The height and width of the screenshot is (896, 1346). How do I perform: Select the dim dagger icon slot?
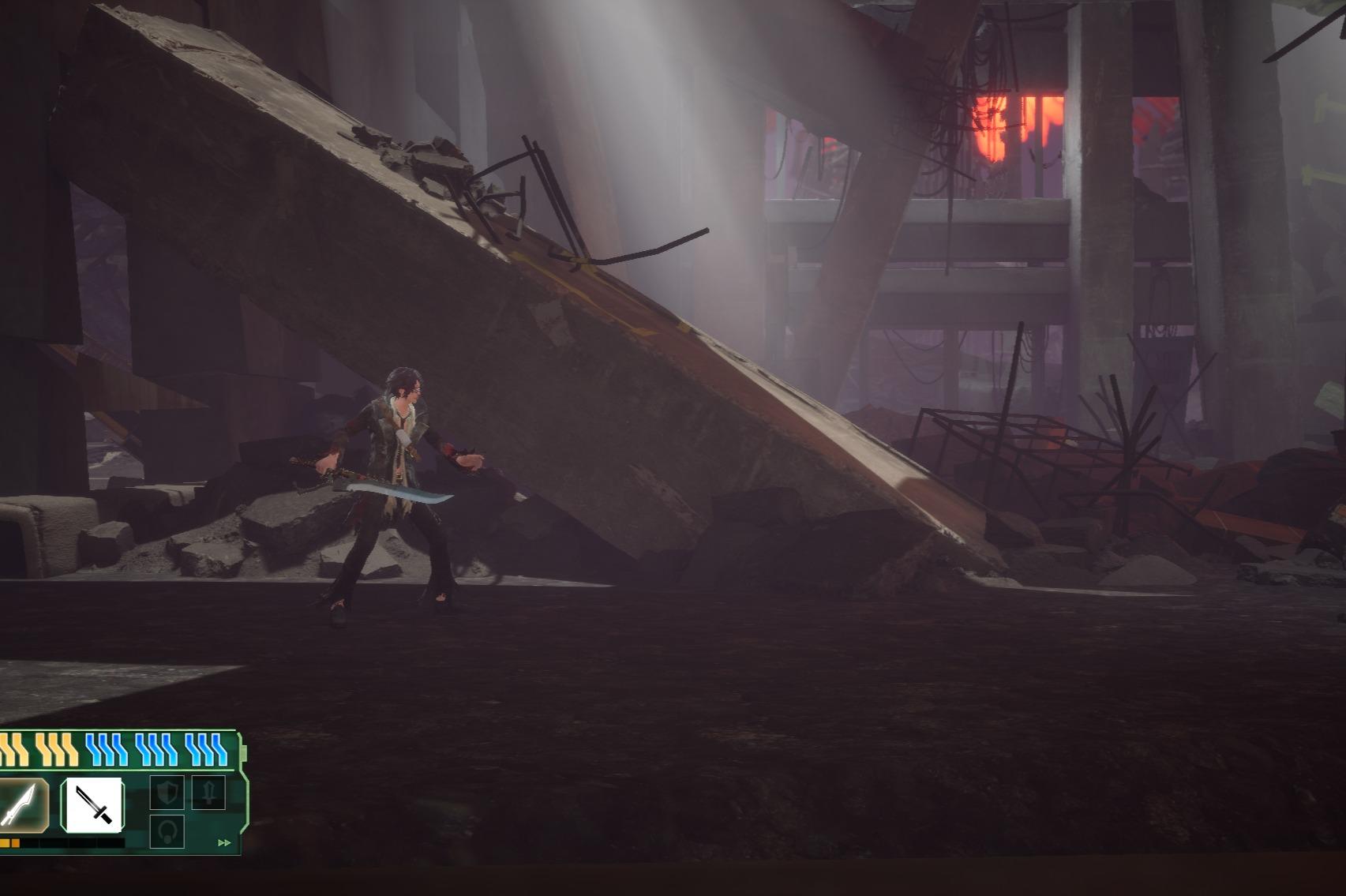pyautogui.click(x=208, y=791)
